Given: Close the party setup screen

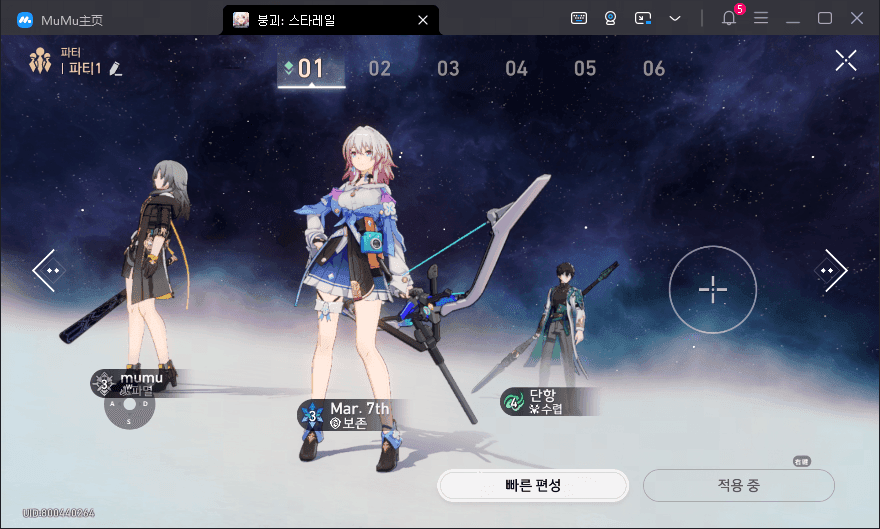Looking at the screenshot, I should pyautogui.click(x=846, y=61).
